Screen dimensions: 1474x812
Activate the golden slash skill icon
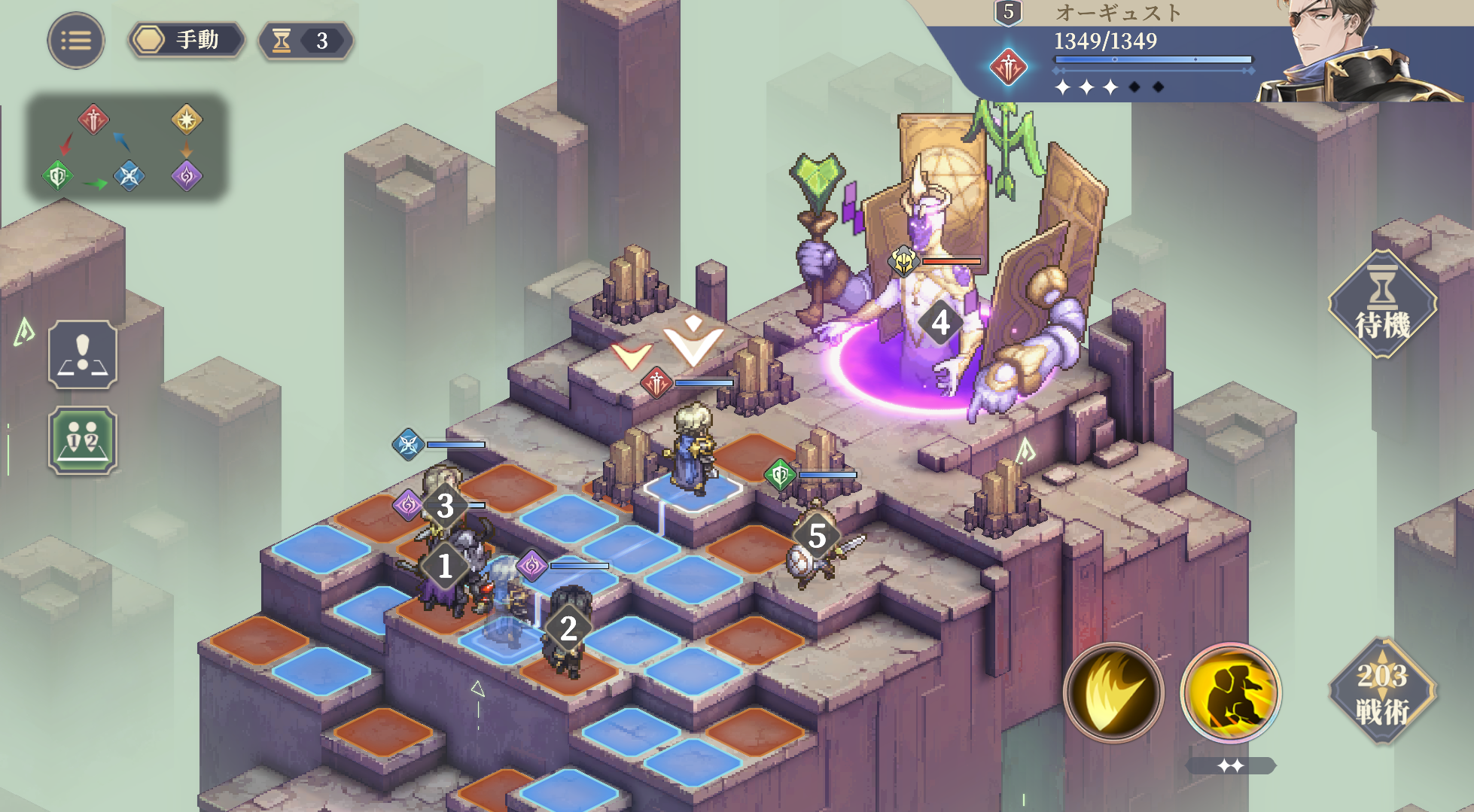pos(1113,692)
